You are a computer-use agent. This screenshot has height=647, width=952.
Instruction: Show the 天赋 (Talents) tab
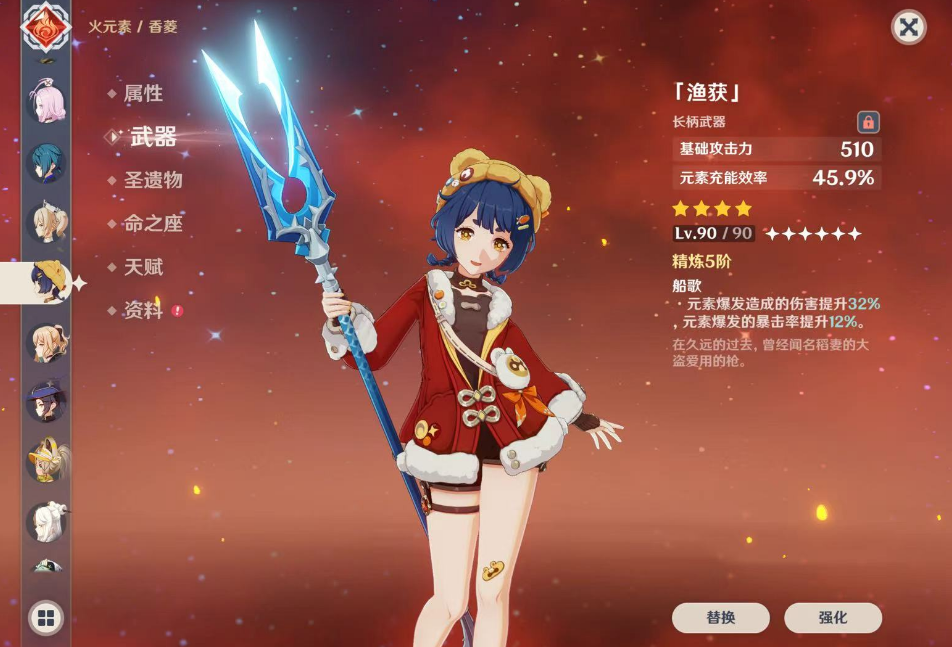pos(142,268)
